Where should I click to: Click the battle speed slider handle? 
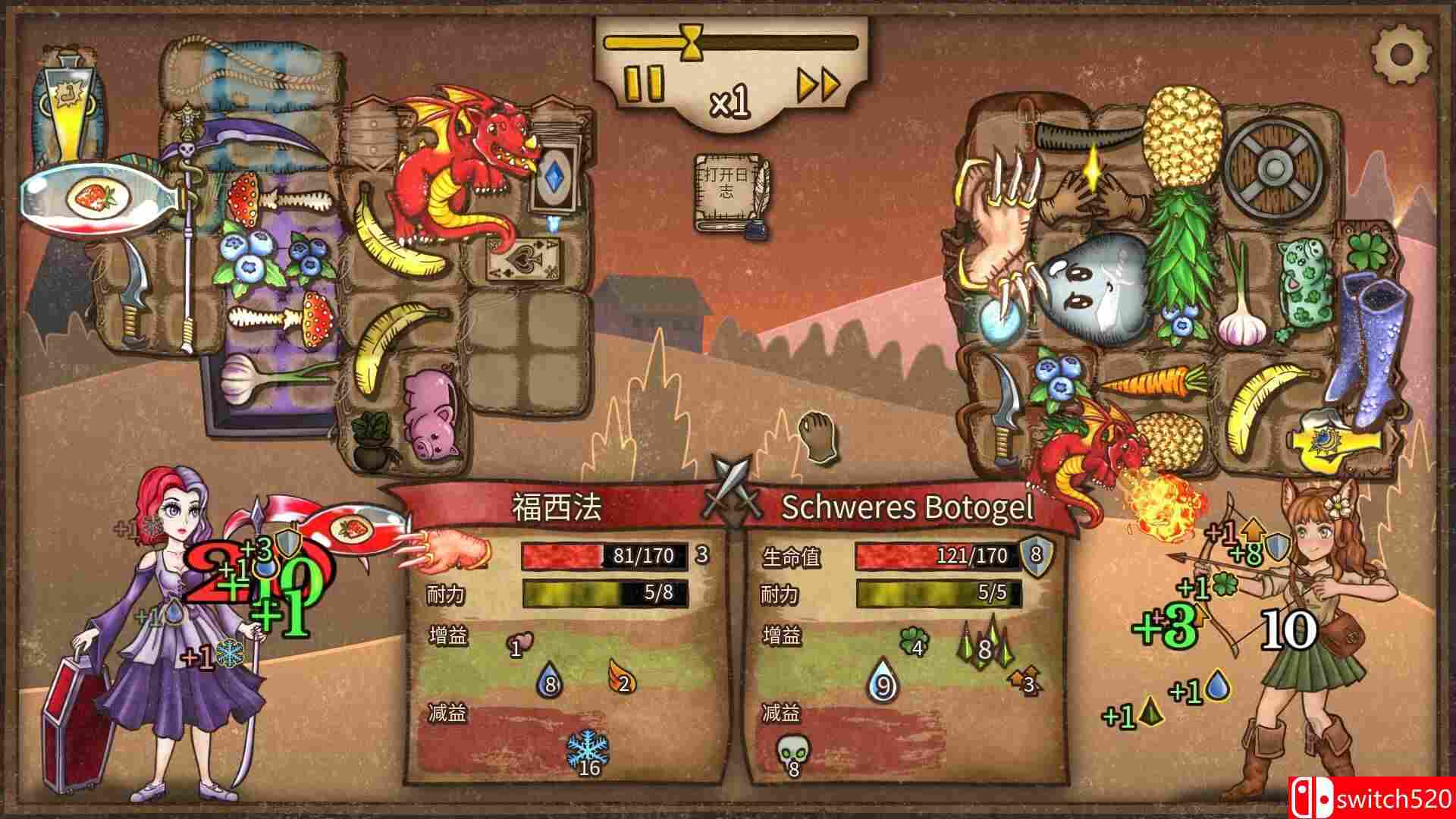(x=692, y=42)
